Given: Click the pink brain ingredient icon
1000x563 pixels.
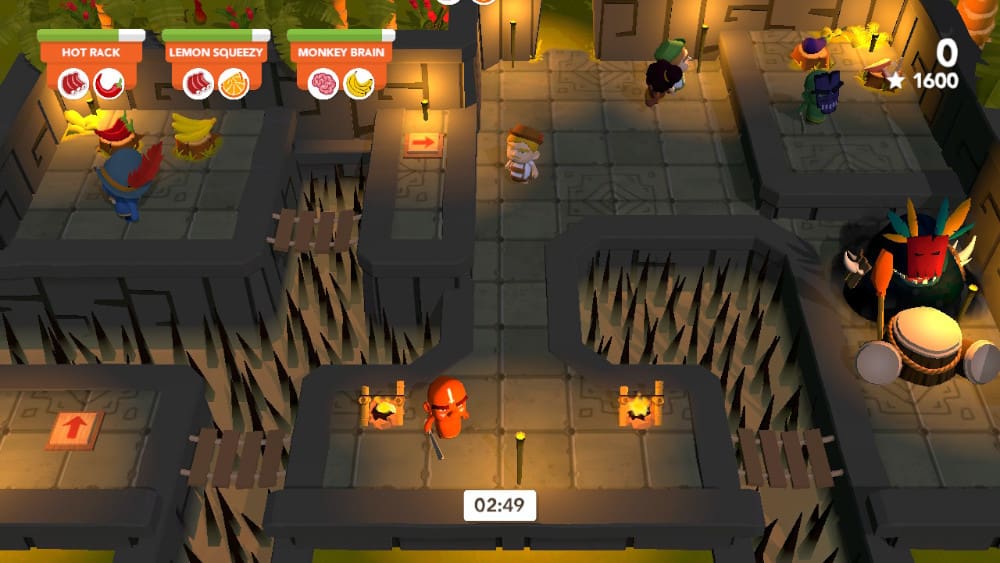Looking at the screenshot, I should pos(323,84).
